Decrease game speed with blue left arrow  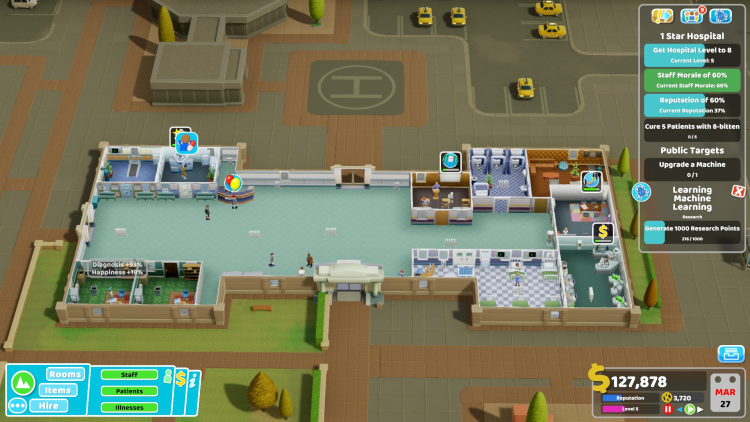pyautogui.click(x=679, y=409)
